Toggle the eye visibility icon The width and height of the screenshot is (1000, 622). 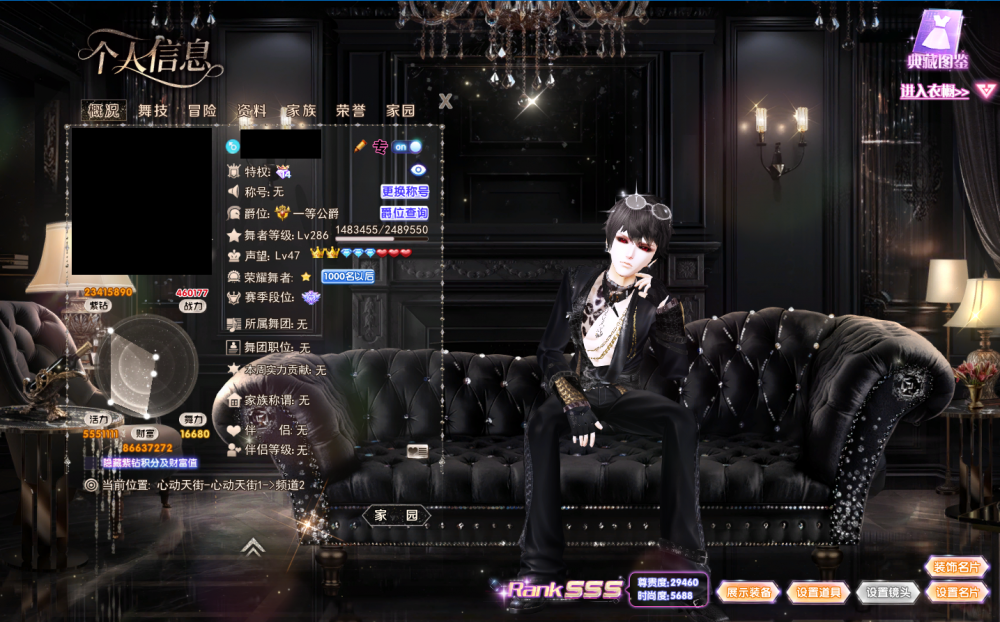(x=418, y=170)
